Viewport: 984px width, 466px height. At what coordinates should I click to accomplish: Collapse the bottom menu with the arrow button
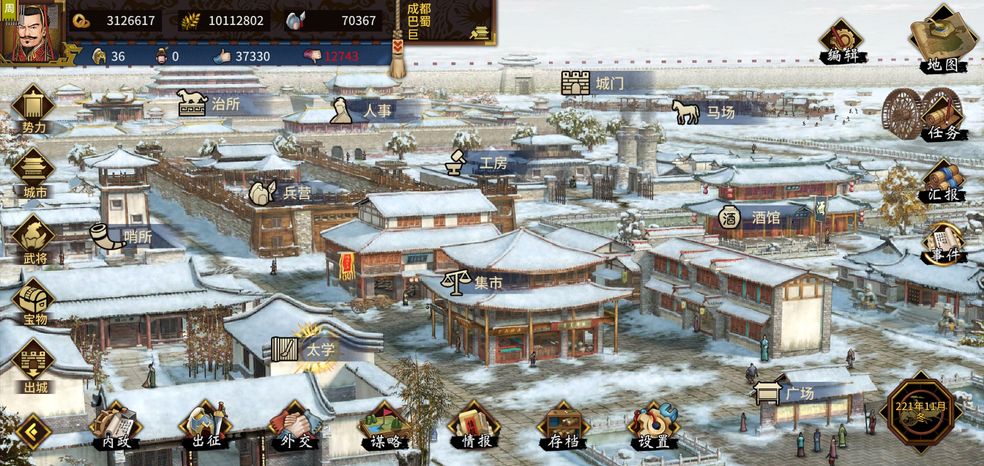[x=33, y=432]
